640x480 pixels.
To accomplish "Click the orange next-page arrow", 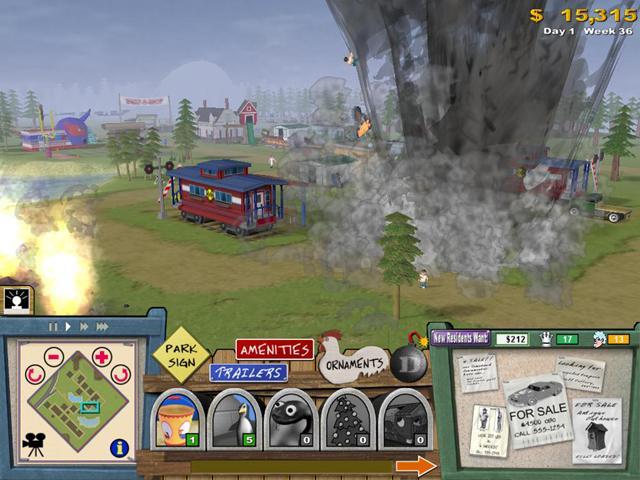I will click(x=415, y=465).
